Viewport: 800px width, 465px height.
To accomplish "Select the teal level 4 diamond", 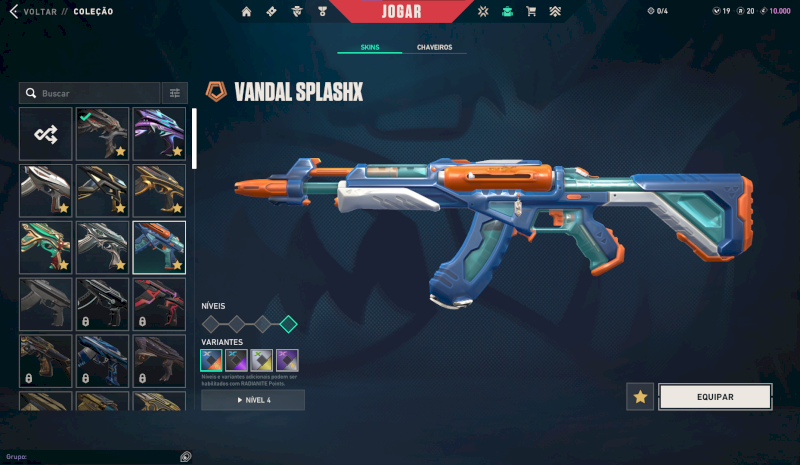I will click(288, 323).
